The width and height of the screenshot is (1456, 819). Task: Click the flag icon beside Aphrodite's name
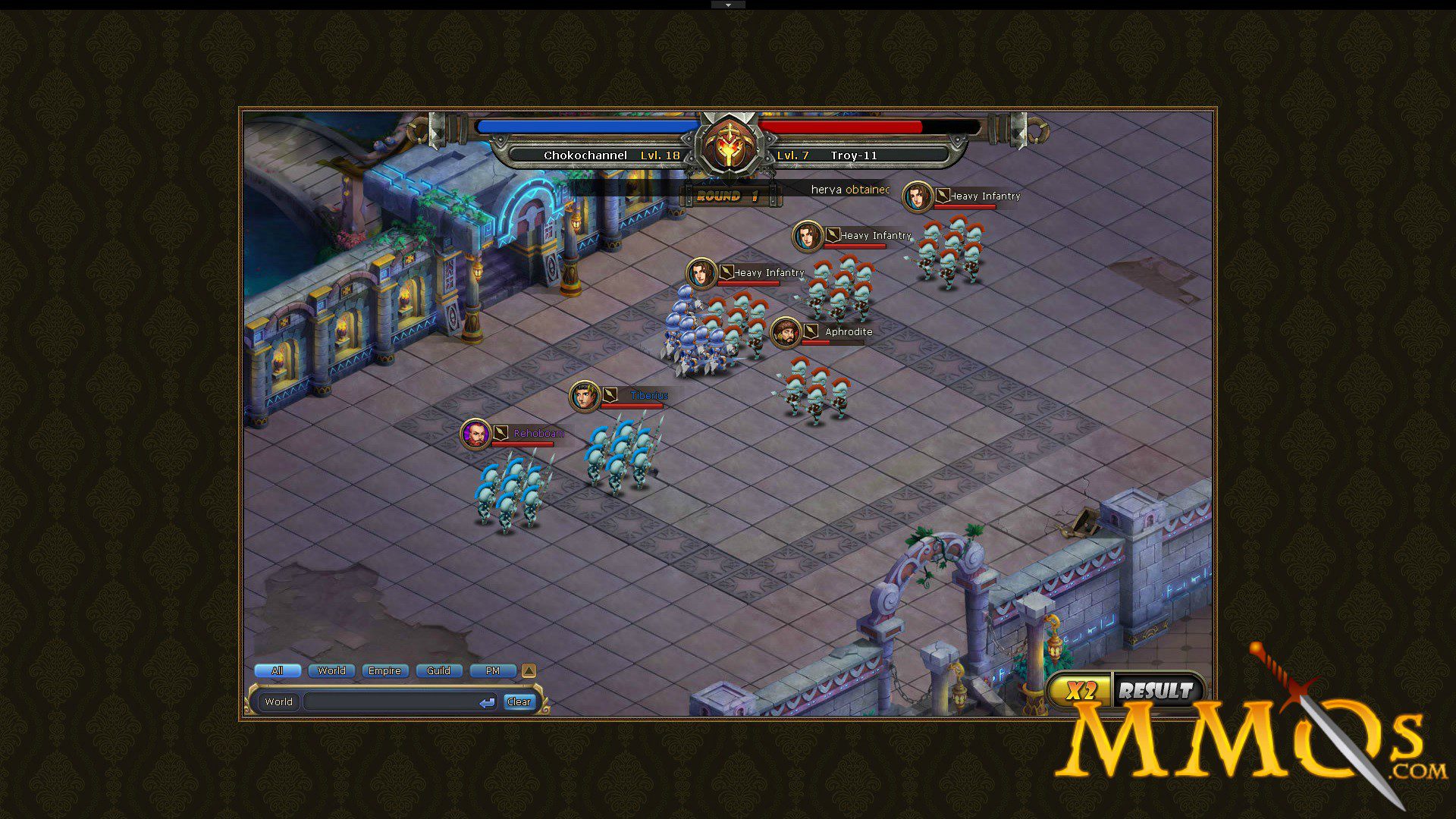[x=810, y=331]
